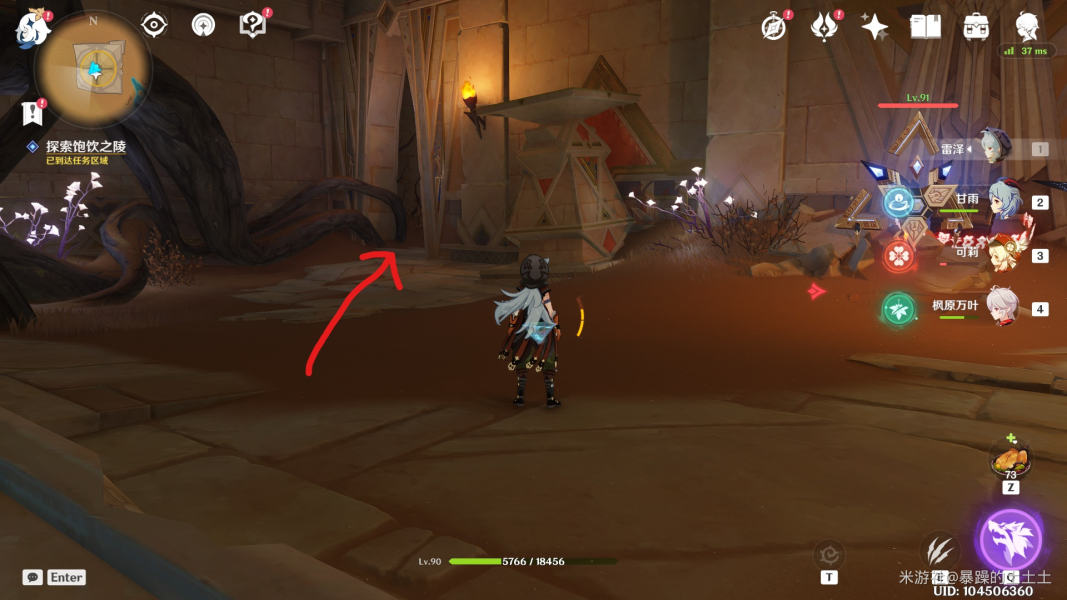1067x600 pixels.
Task: Open the Paimon main menu
Action: point(32,29)
